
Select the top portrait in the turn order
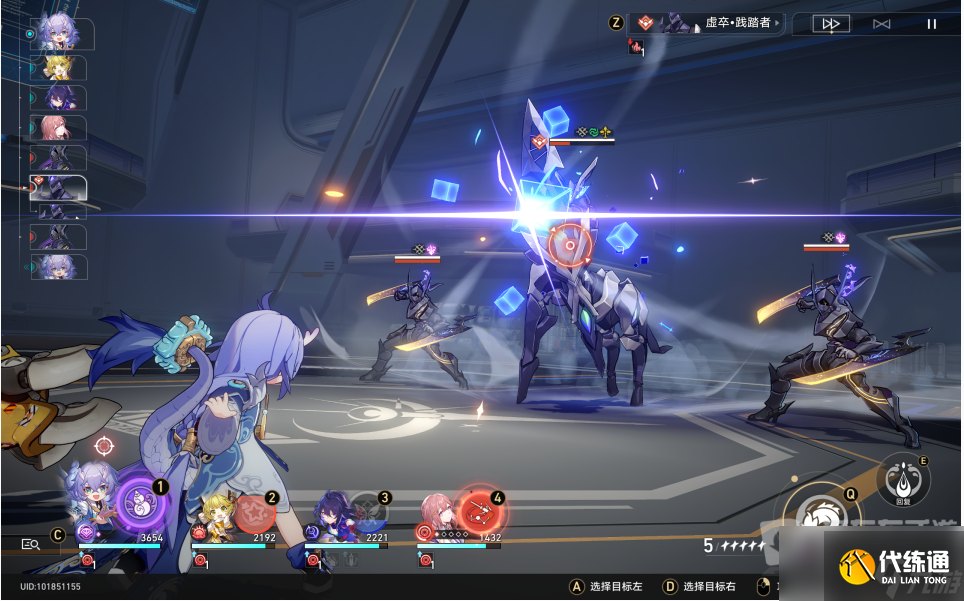60,34
